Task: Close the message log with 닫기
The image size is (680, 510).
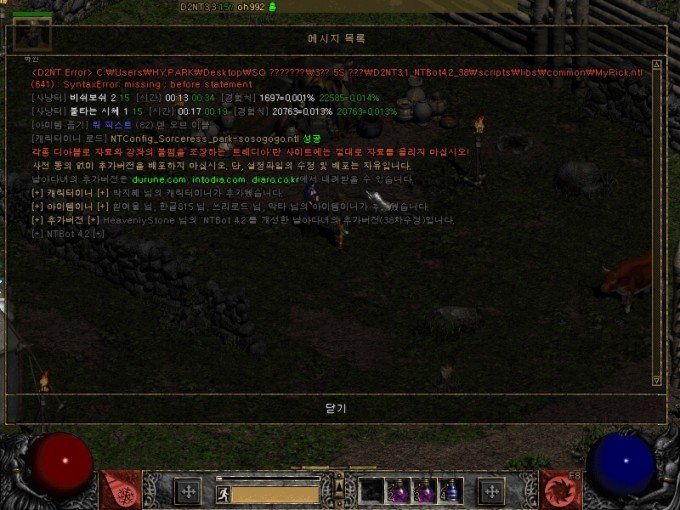Action: coord(335,408)
